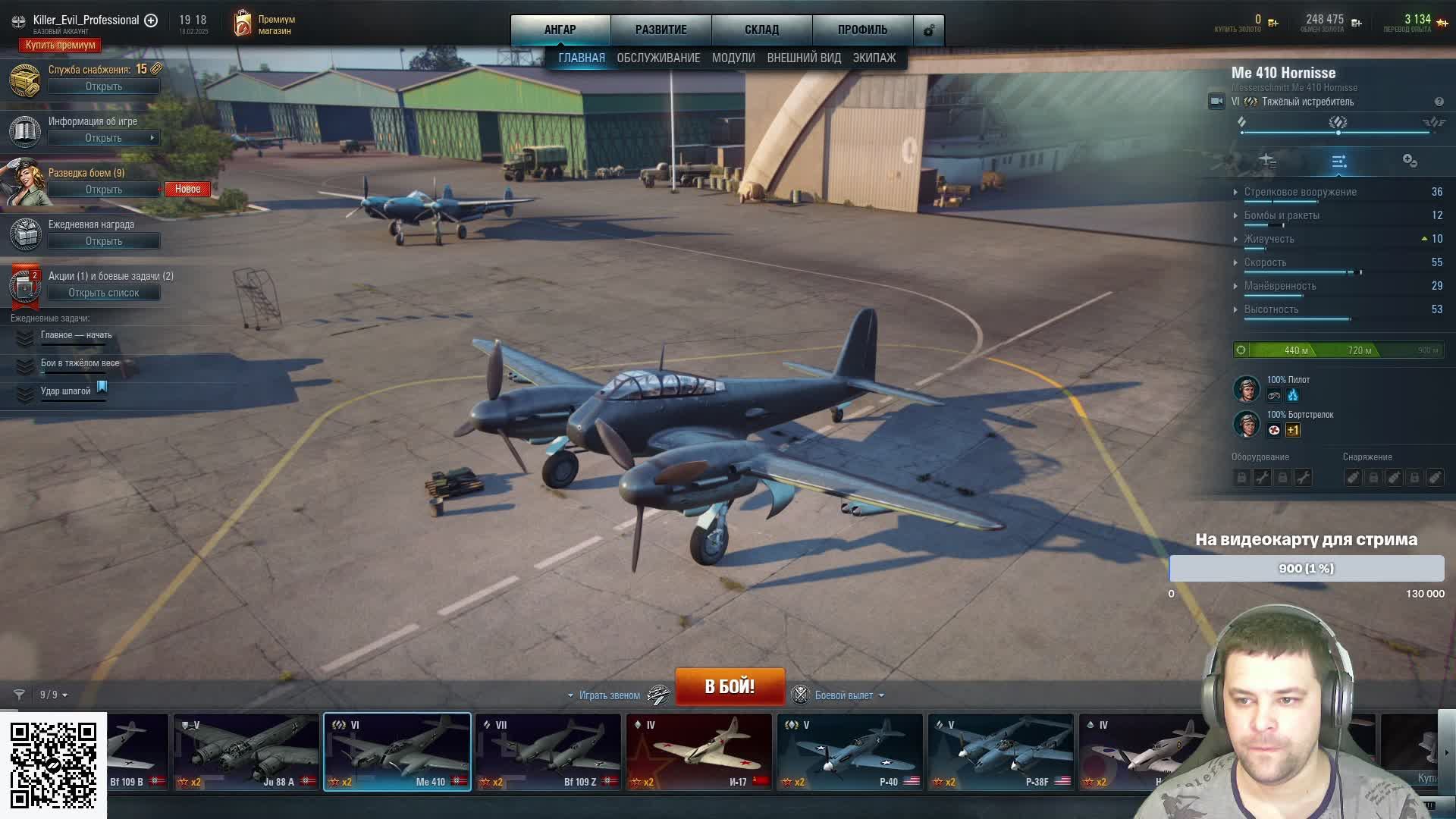The image size is (1456, 819).
Task: Open the ВНЕШНИЙ ВИД section
Action: pos(804,58)
